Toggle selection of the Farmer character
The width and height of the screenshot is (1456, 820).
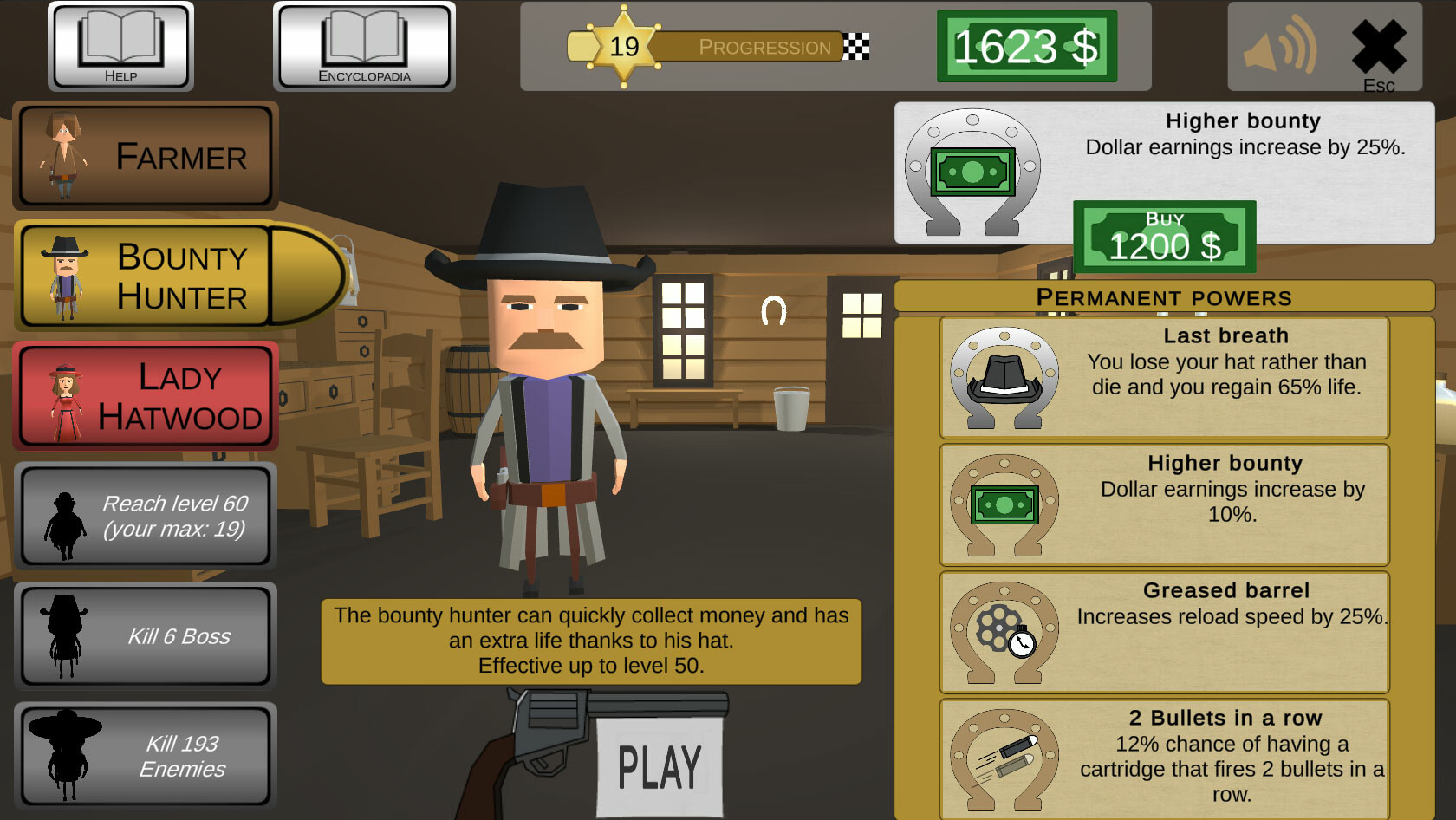pyautogui.click(x=145, y=156)
